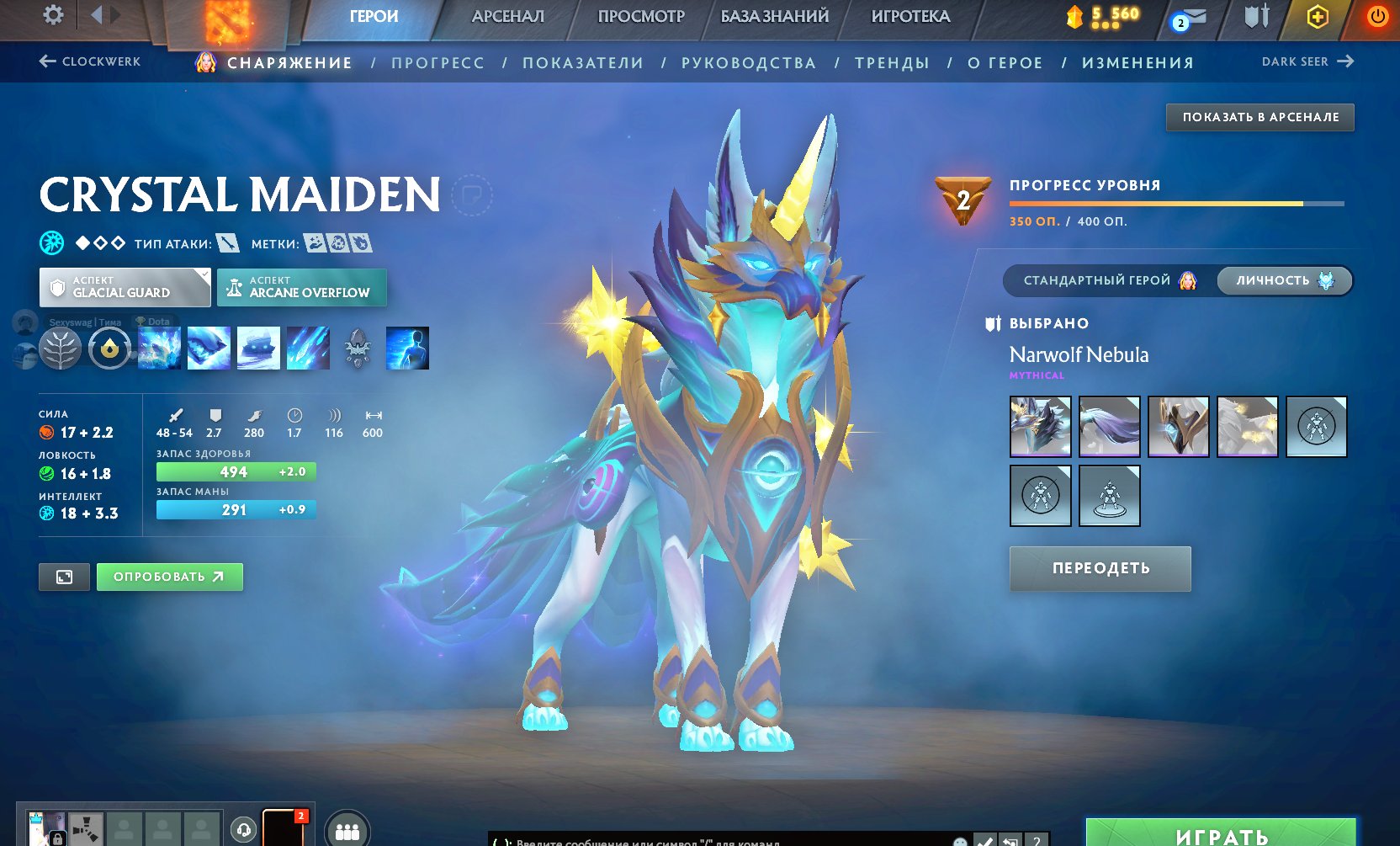Toggle the fullscreen preview icon below hero stats
The width and height of the screenshot is (1400, 846).
pyautogui.click(x=64, y=577)
